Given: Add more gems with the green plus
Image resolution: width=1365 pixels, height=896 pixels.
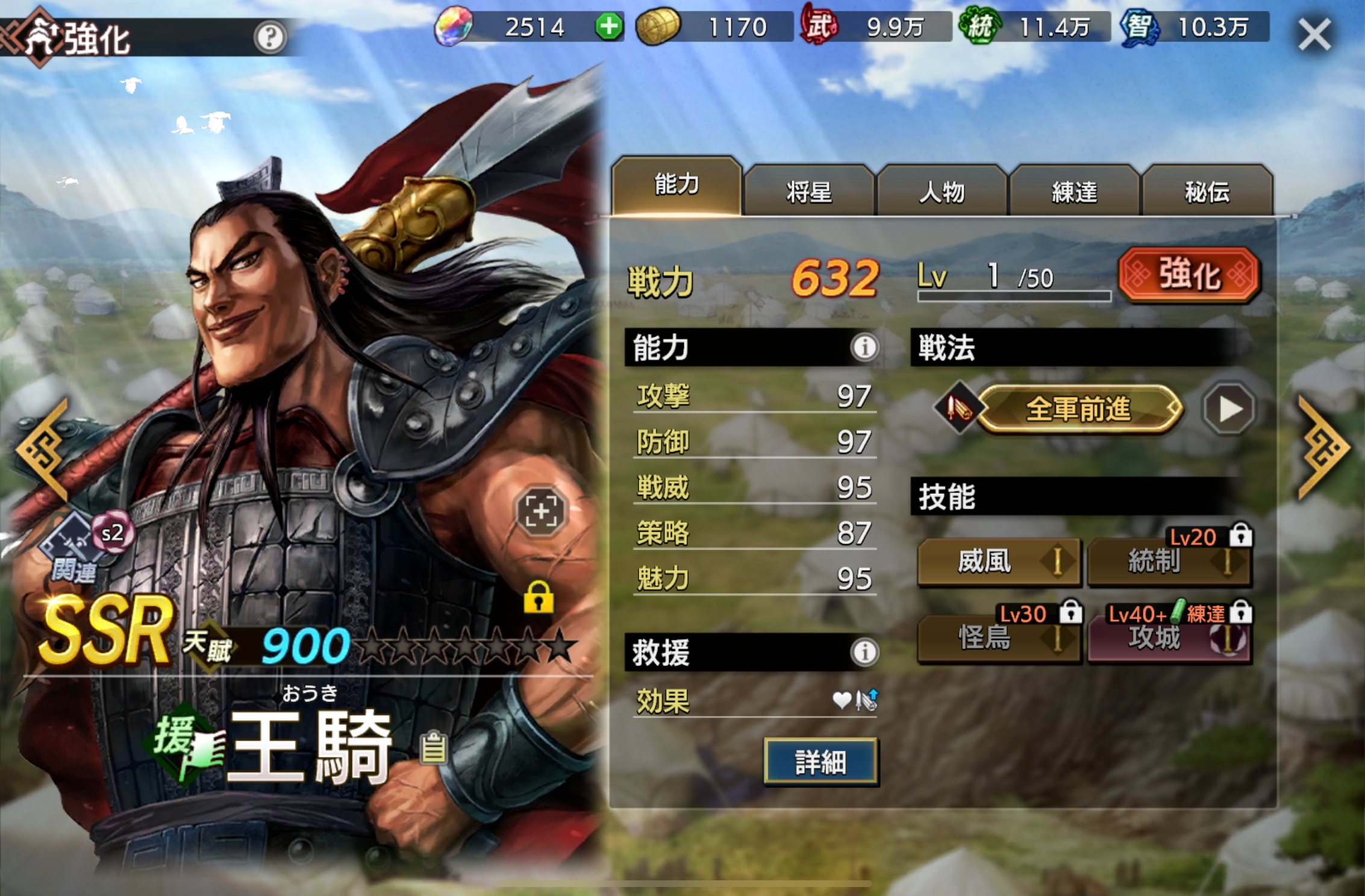Looking at the screenshot, I should point(609,27).
